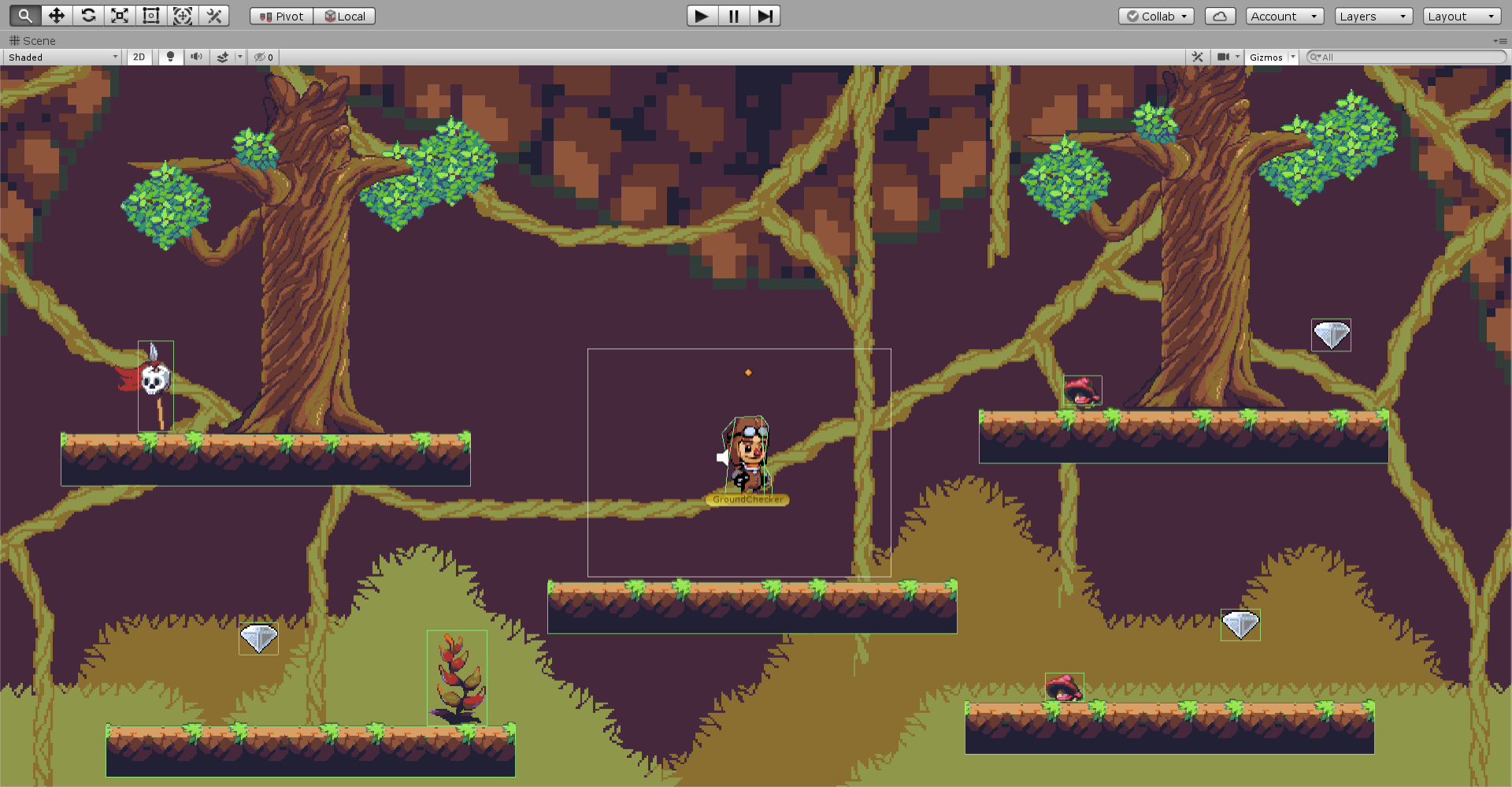Mute scene view audio
1512x787 pixels.
coord(196,57)
